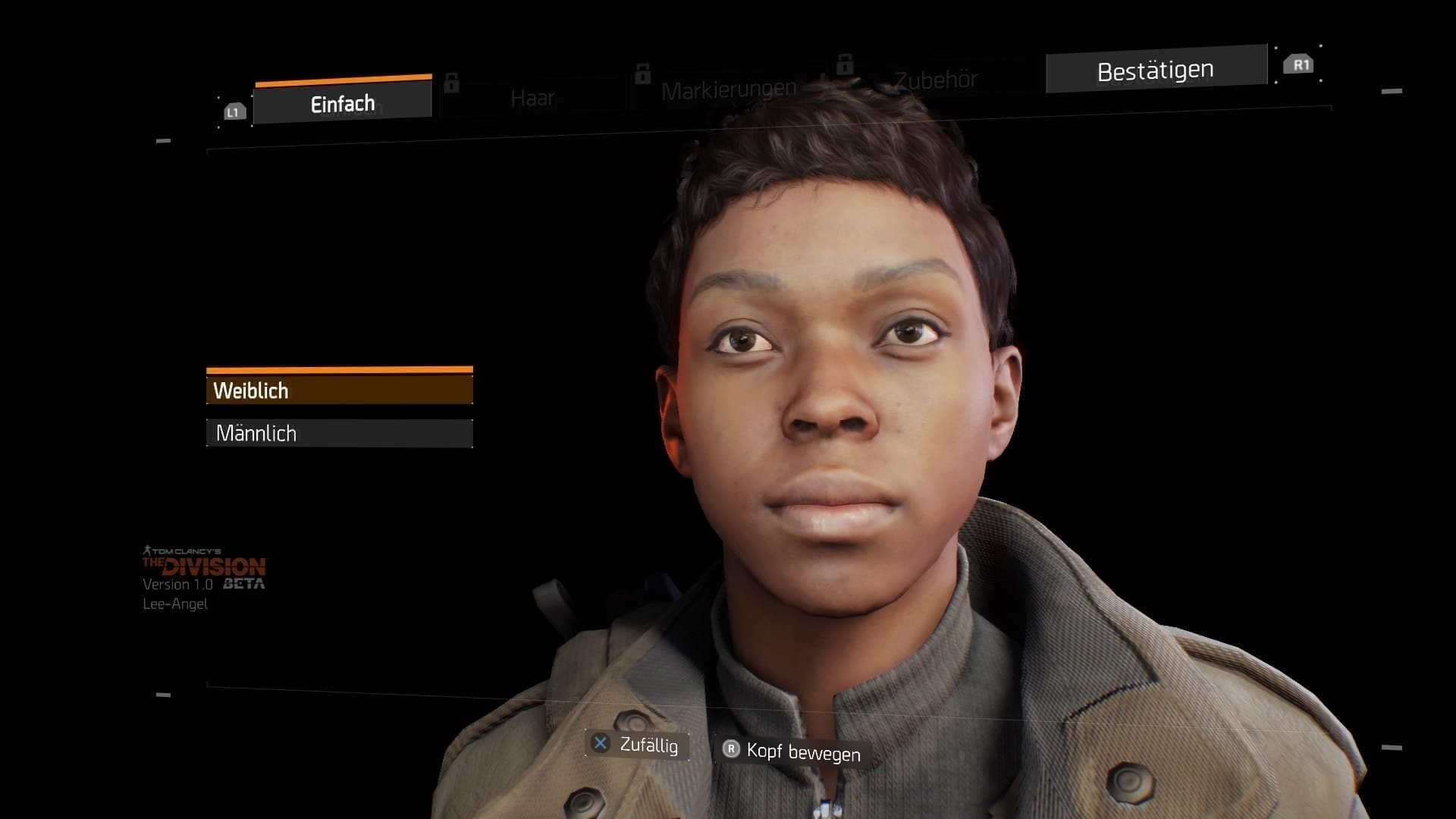Click the PlayStation X button icon beside Zufällig
Image resolution: width=1456 pixels, height=819 pixels.
pyautogui.click(x=600, y=744)
